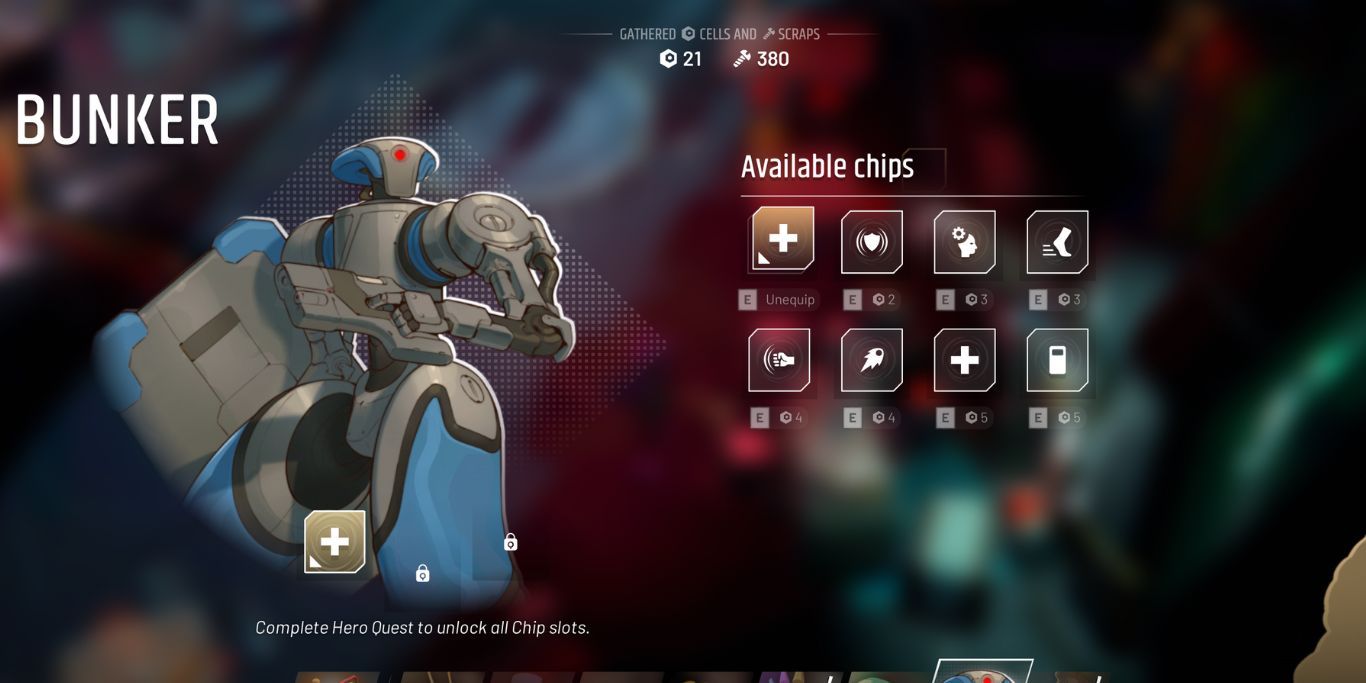The height and width of the screenshot is (683, 1366).
Task: Select the rocket chip
Action: pos(872,360)
